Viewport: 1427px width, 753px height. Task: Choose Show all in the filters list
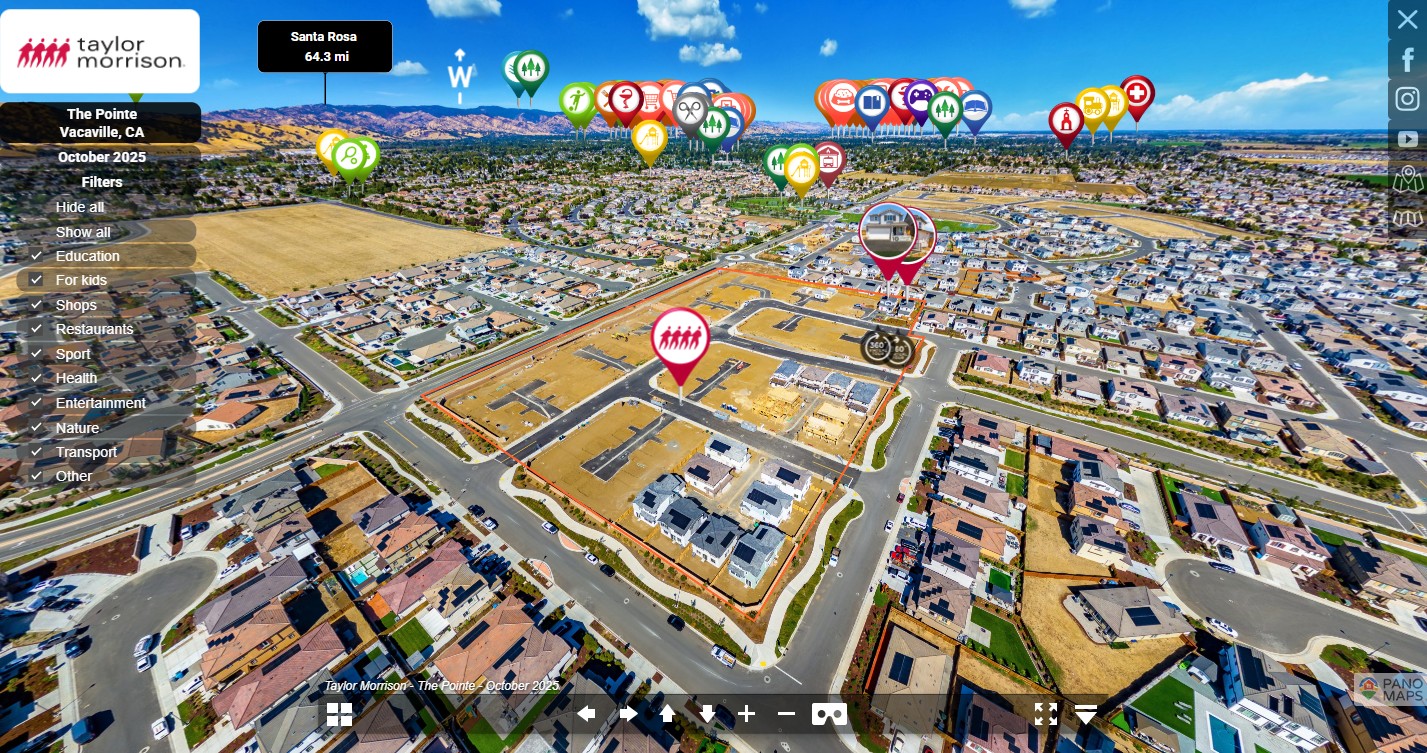pyautogui.click(x=83, y=232)
